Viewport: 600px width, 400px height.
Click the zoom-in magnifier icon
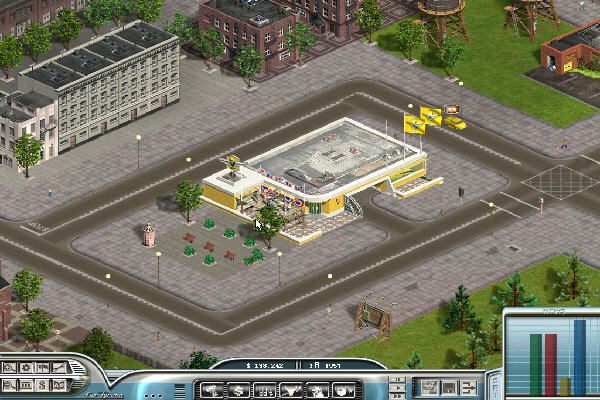point(8,367)
